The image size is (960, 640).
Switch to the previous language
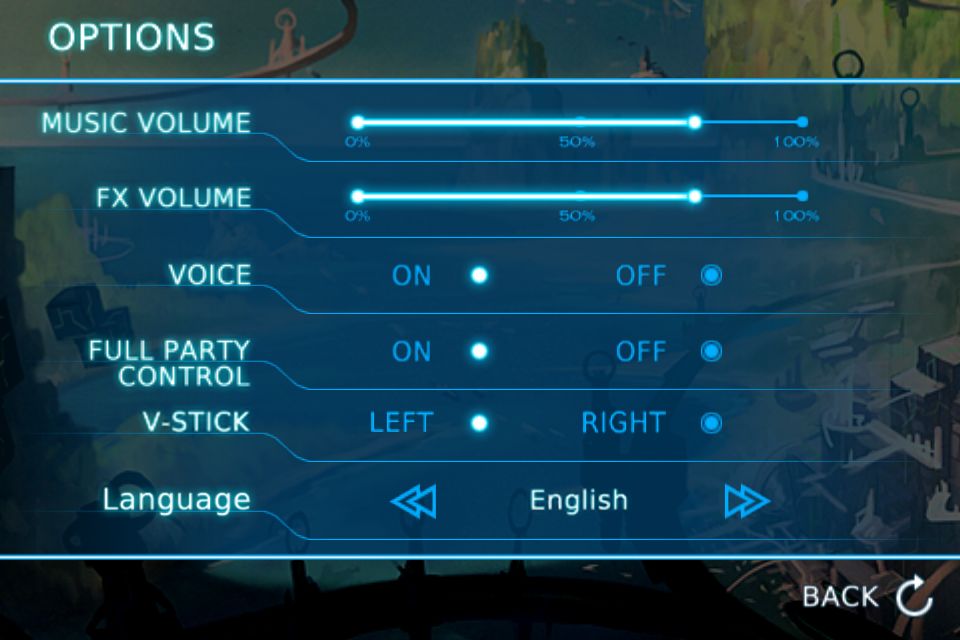413,500
